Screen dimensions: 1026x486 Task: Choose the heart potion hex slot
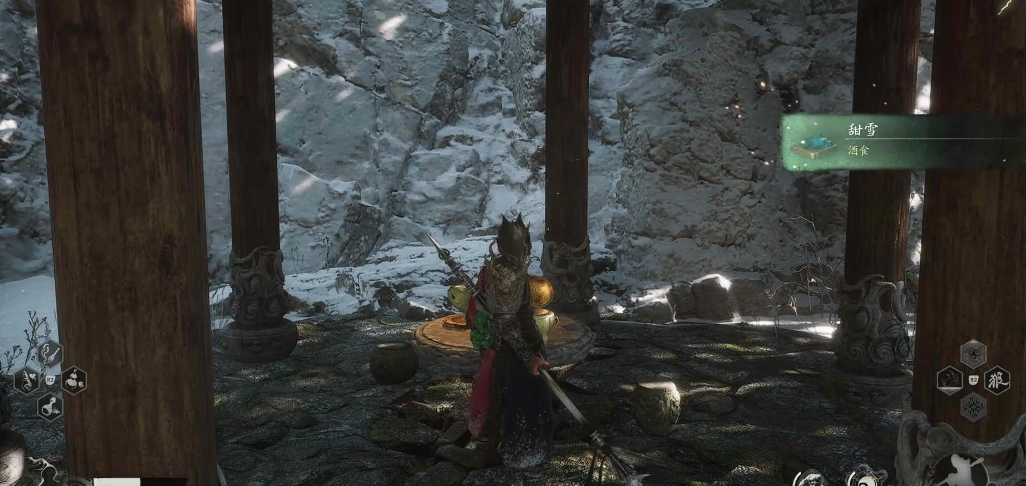(x=25, y=380)
